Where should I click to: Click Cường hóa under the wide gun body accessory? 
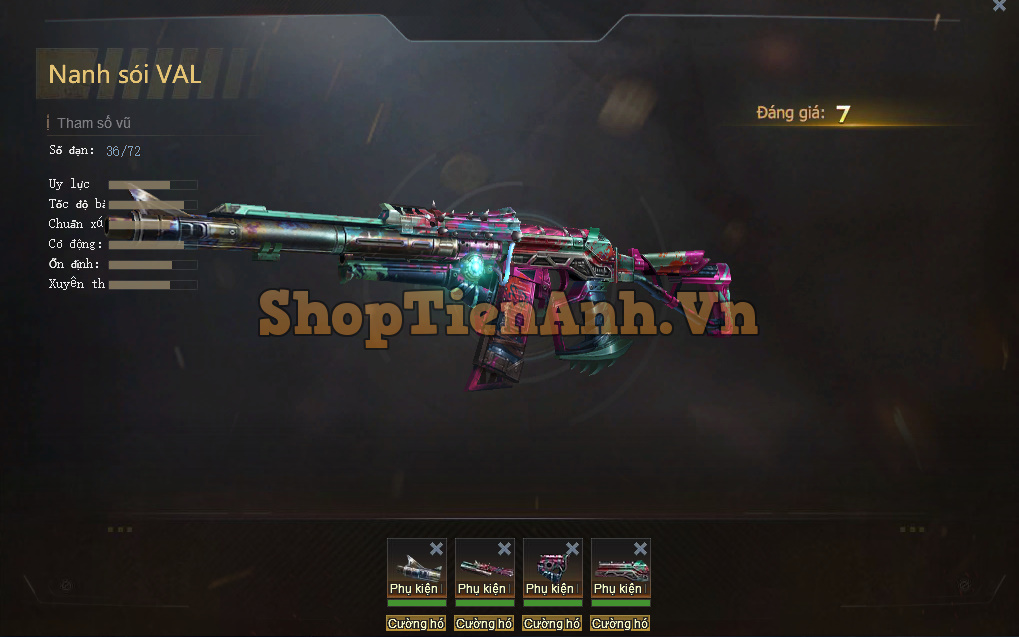(x=620, y=623)
